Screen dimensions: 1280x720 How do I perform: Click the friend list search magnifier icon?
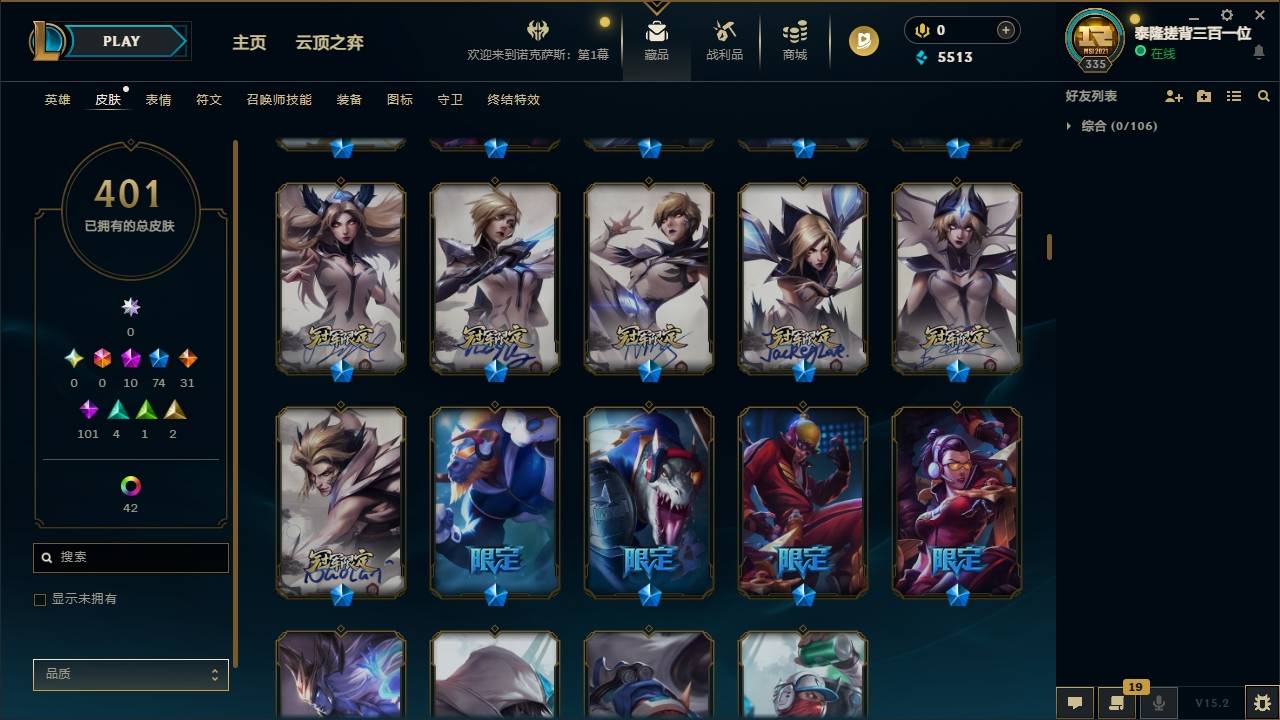1263,96
